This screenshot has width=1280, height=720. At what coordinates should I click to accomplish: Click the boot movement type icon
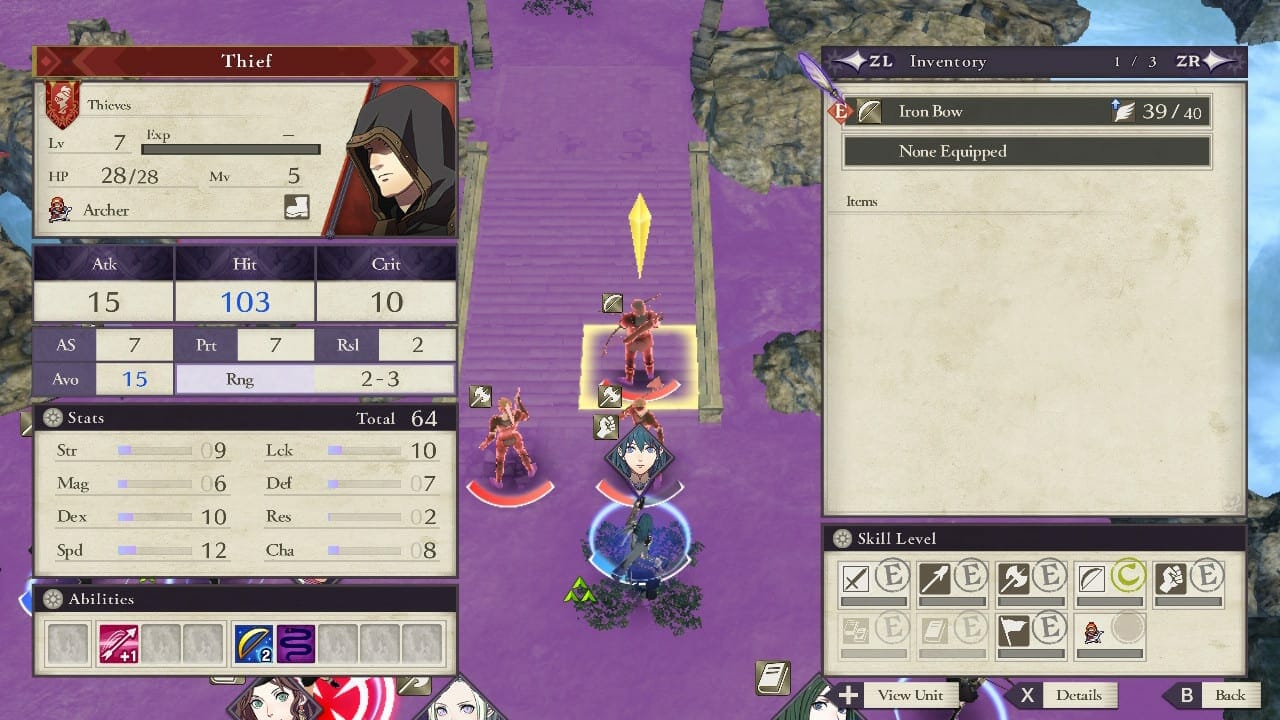[x=297, y=207]
